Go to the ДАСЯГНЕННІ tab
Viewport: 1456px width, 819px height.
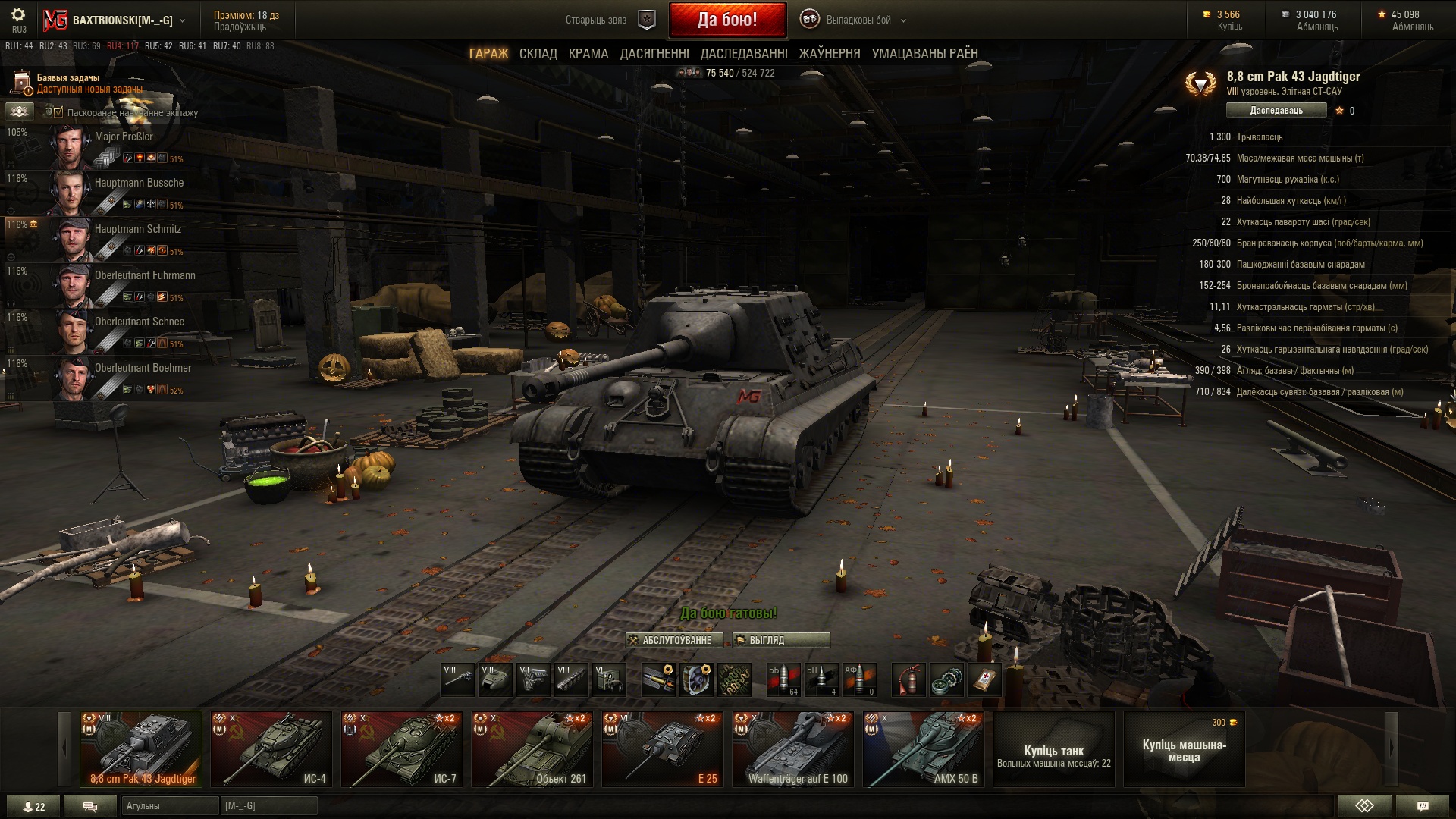coord(654,54)
